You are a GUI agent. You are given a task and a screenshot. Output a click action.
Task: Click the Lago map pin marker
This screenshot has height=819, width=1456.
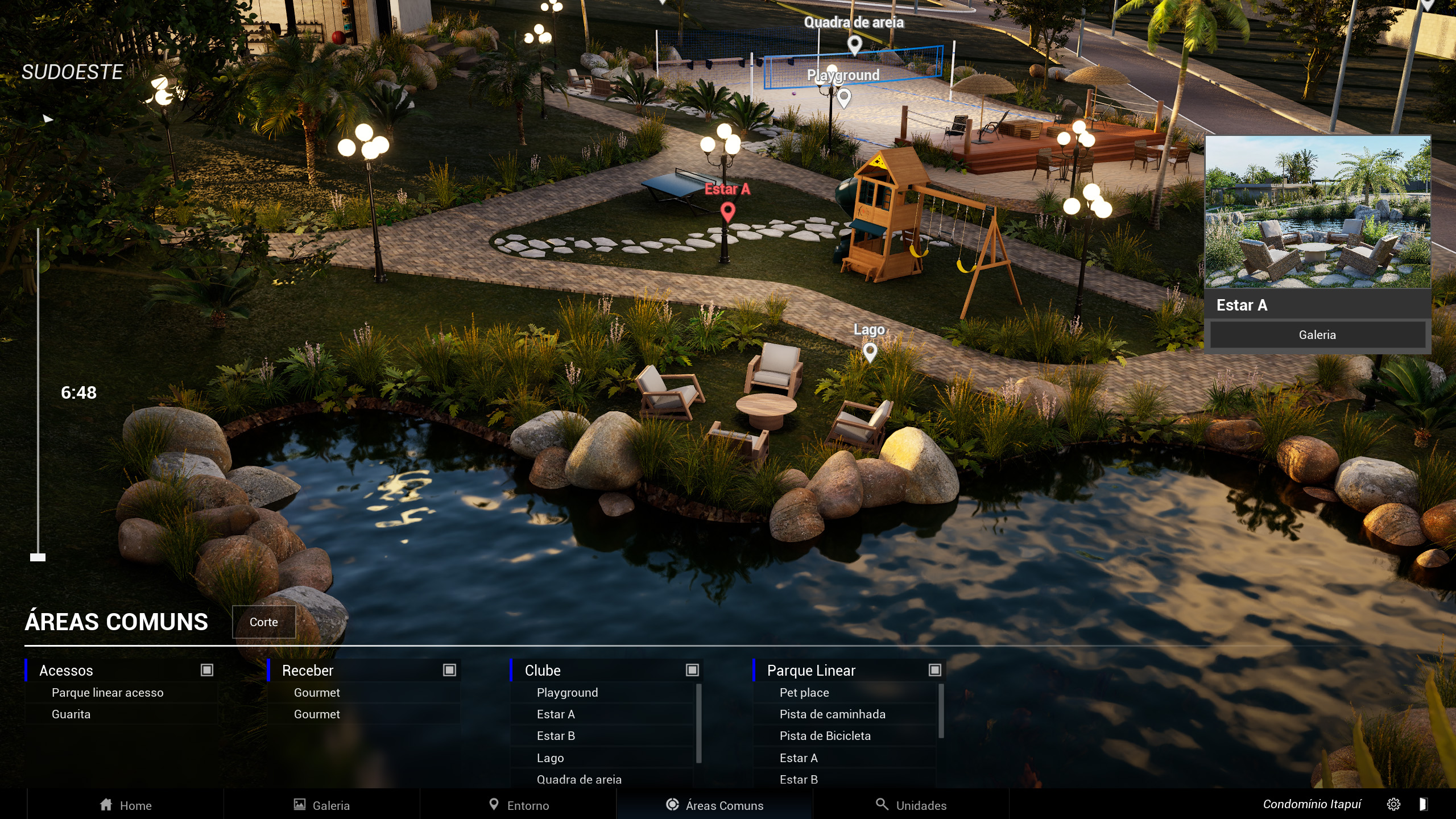tap(870, 352)
